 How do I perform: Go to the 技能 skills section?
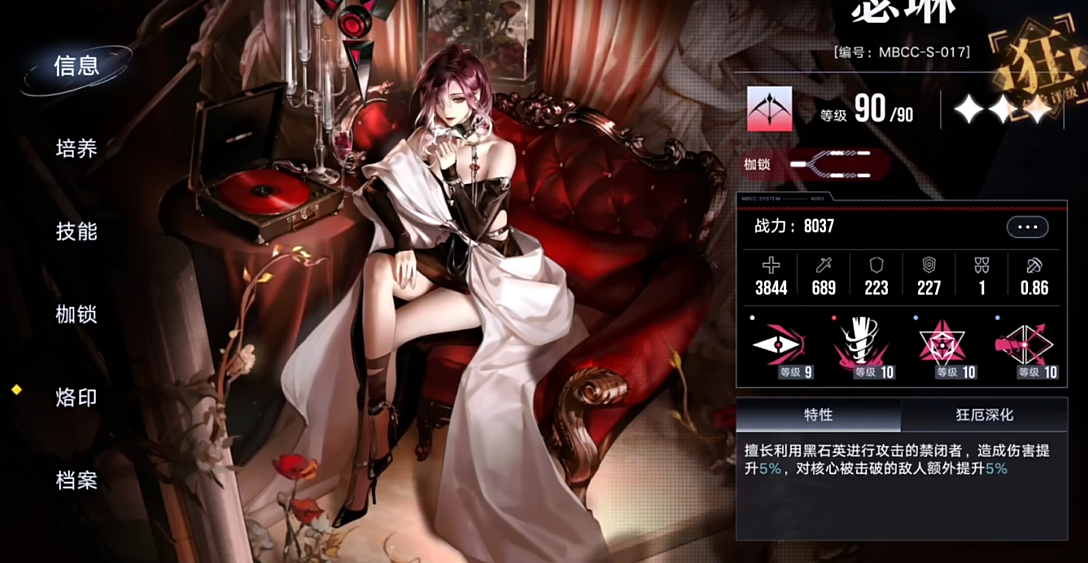tap(77, 232)
